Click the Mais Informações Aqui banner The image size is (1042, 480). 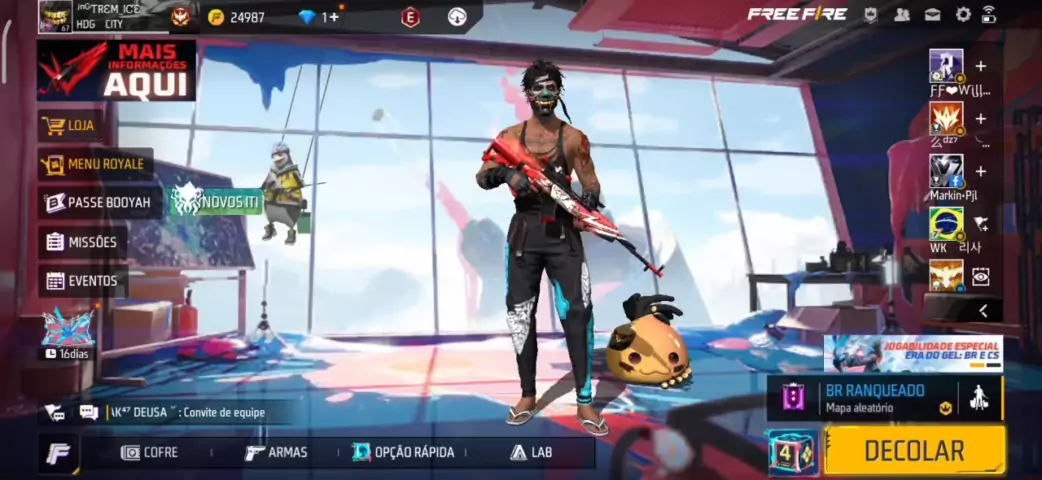point(116,71)
